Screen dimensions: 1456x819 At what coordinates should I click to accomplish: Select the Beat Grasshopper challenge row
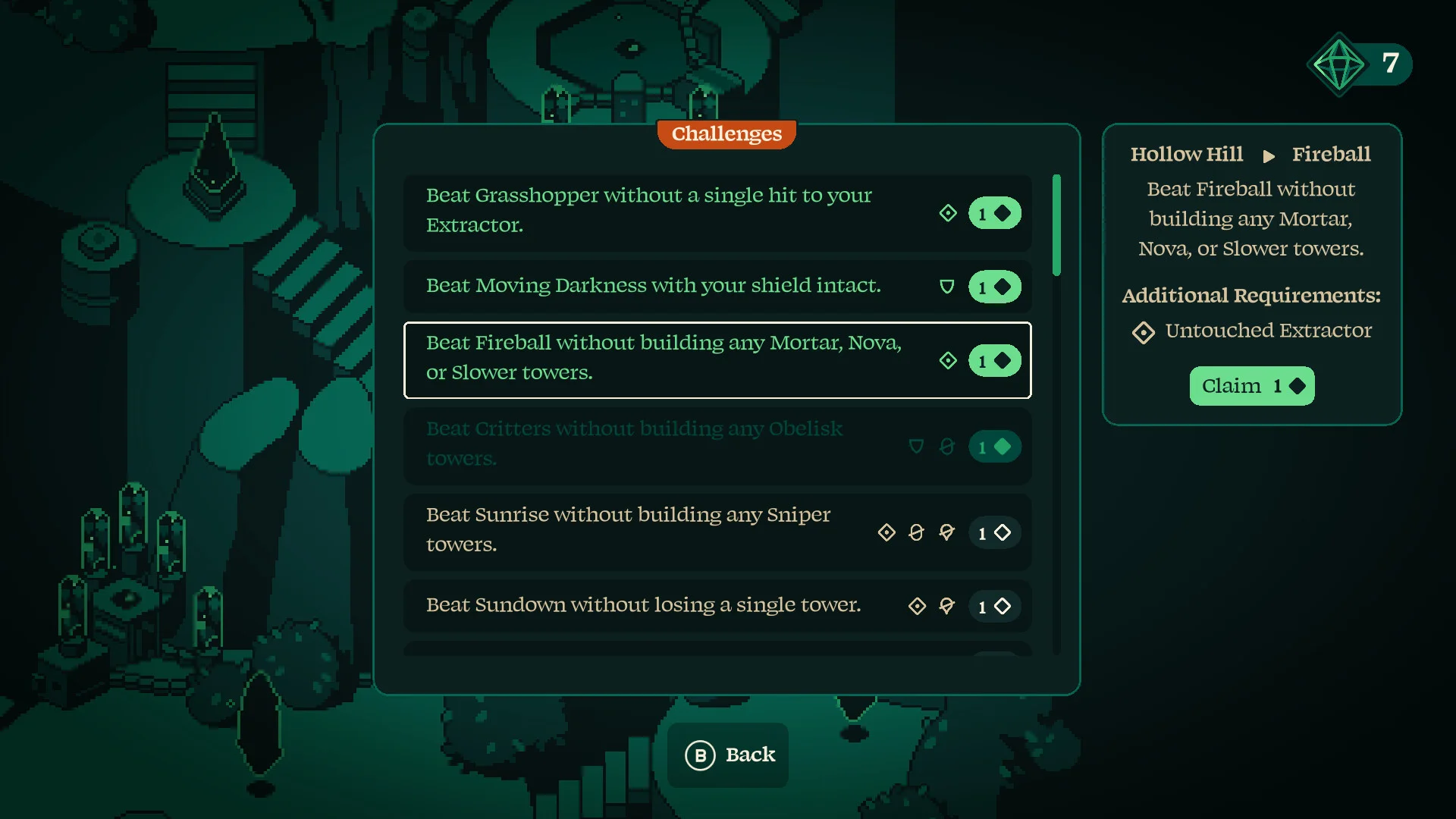[x=717, y=212]
